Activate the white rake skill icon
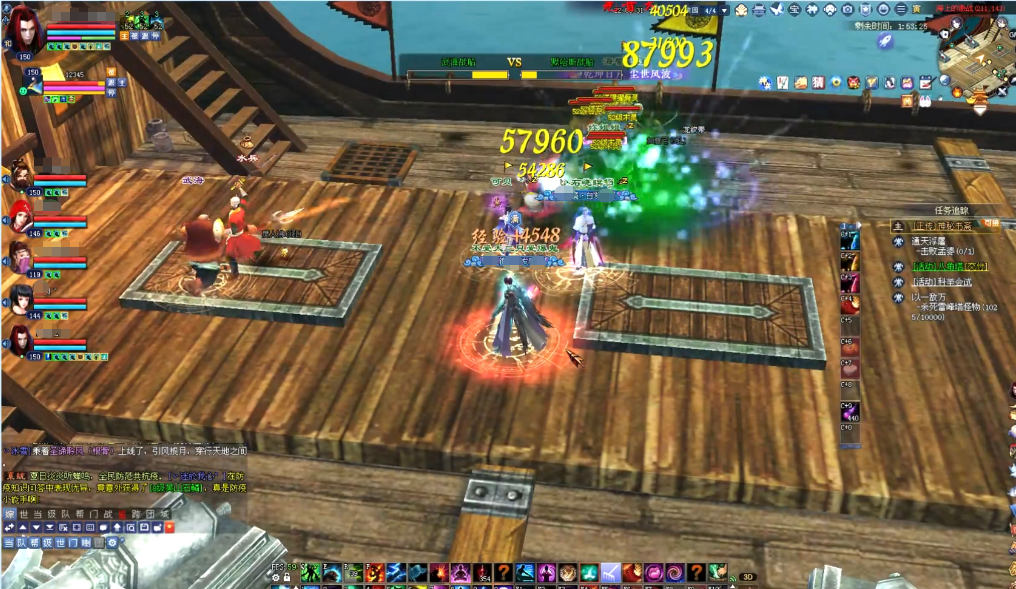This screenshot has height=589, width=1016. coord(610,572)
